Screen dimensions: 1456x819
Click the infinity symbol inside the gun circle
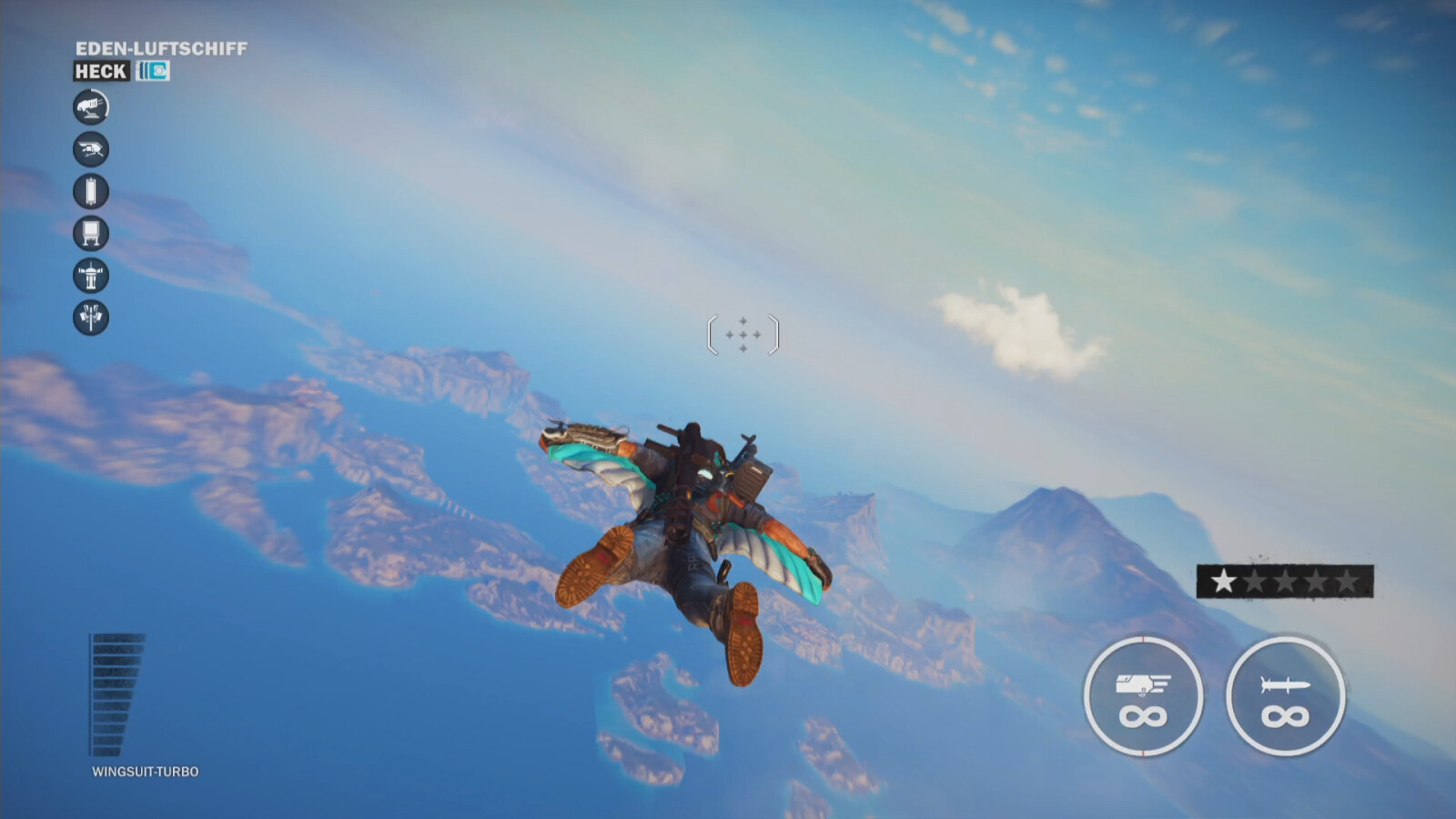[1145, 717]
